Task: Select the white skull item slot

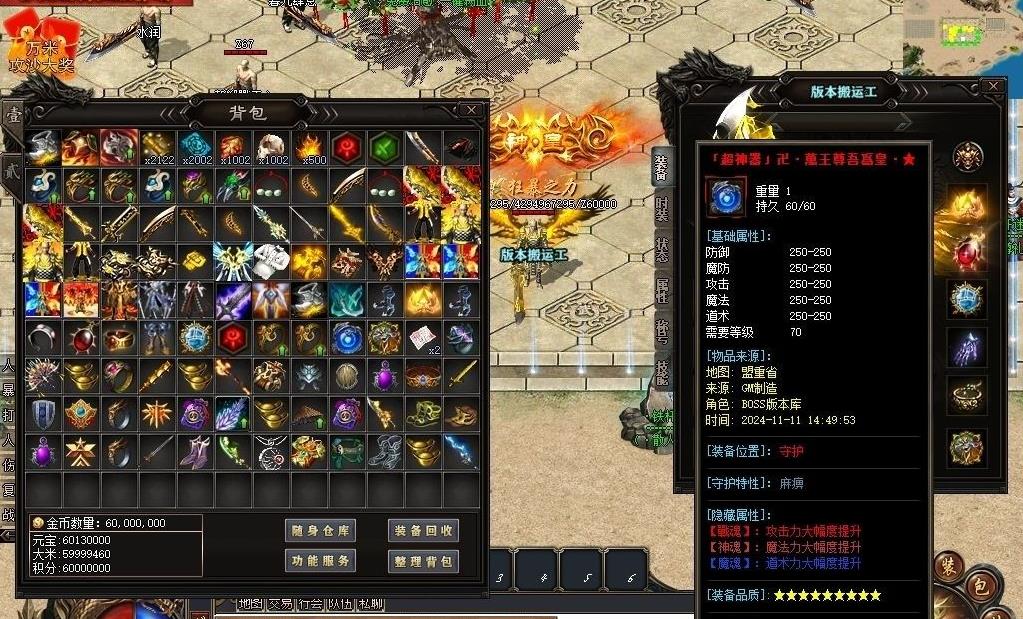Action: click(x=271, y=147)
